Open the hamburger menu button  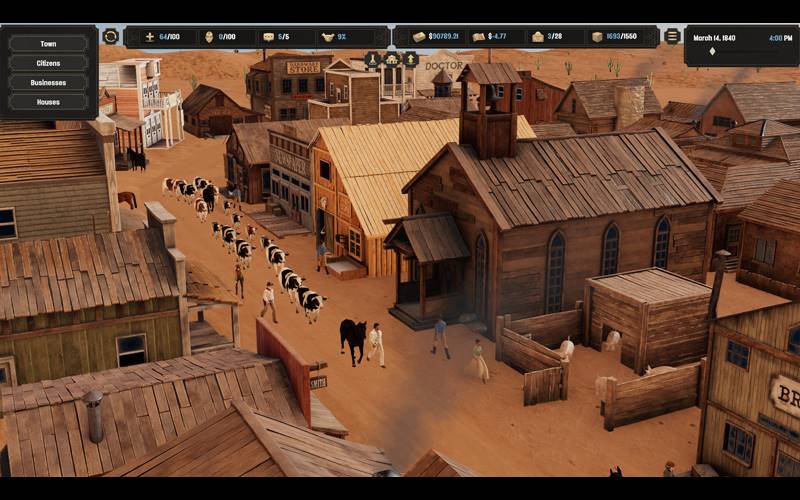coord(672,37)
